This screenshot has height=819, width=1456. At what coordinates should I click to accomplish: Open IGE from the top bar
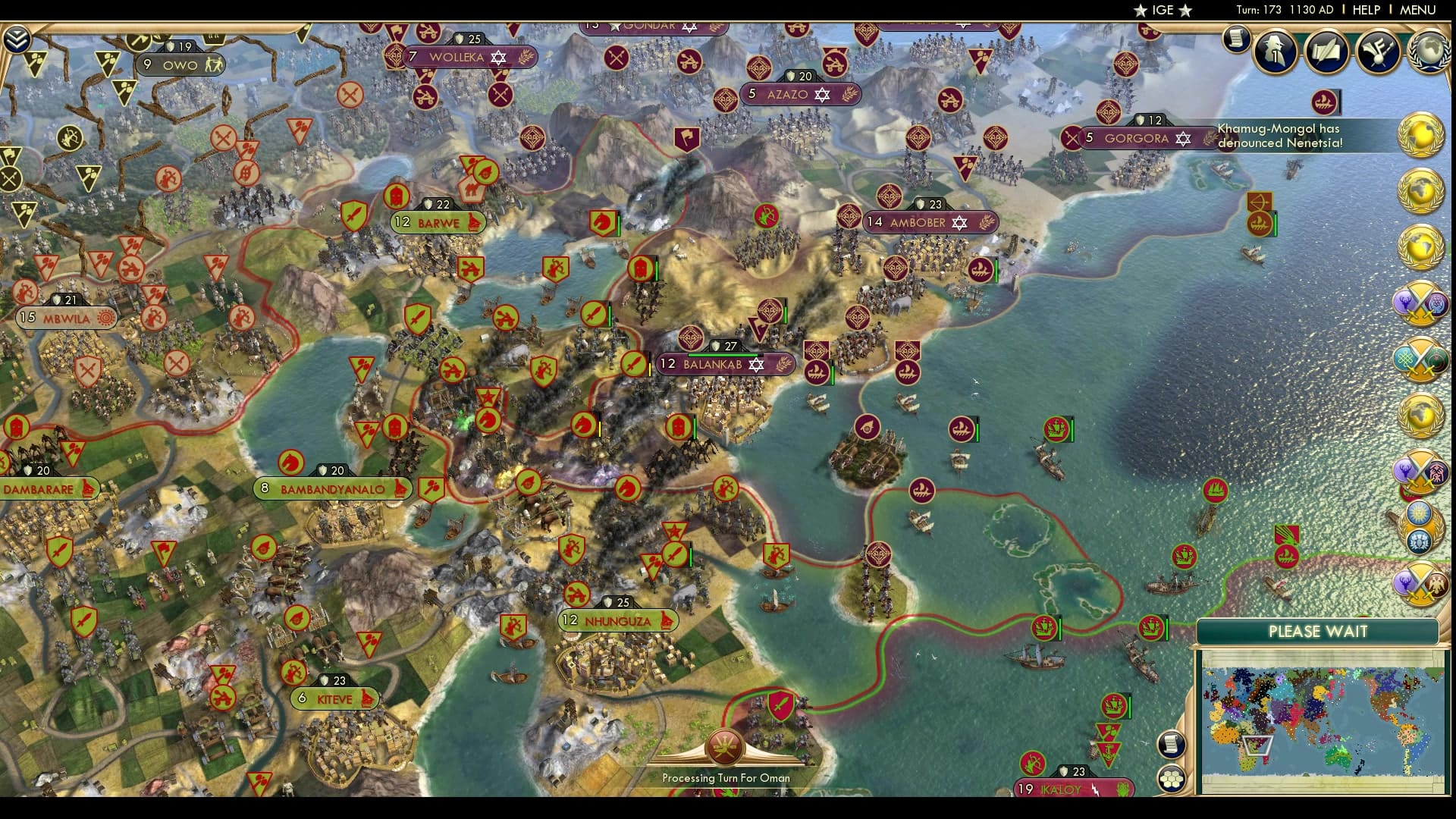[1164, 11]
